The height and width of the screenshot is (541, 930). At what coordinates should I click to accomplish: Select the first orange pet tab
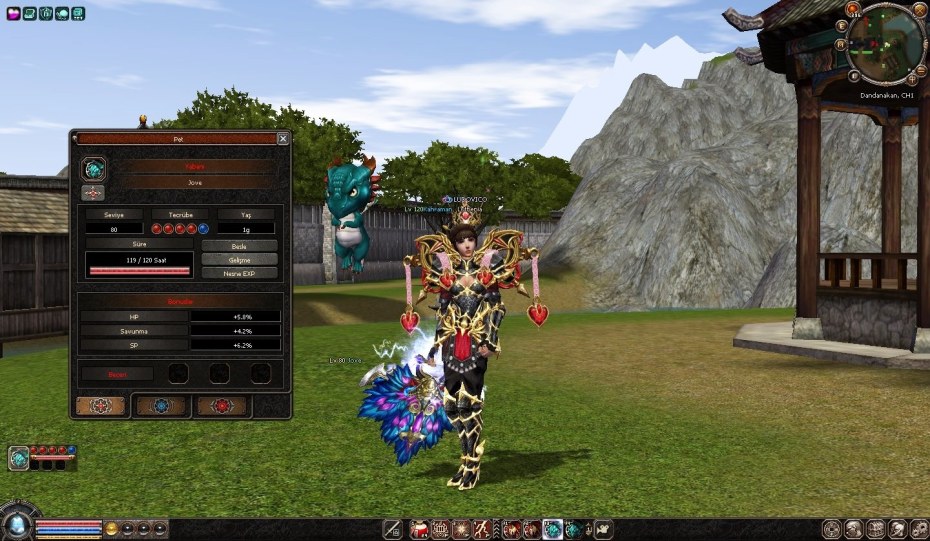pyautogui.click(x=101, y=406)
